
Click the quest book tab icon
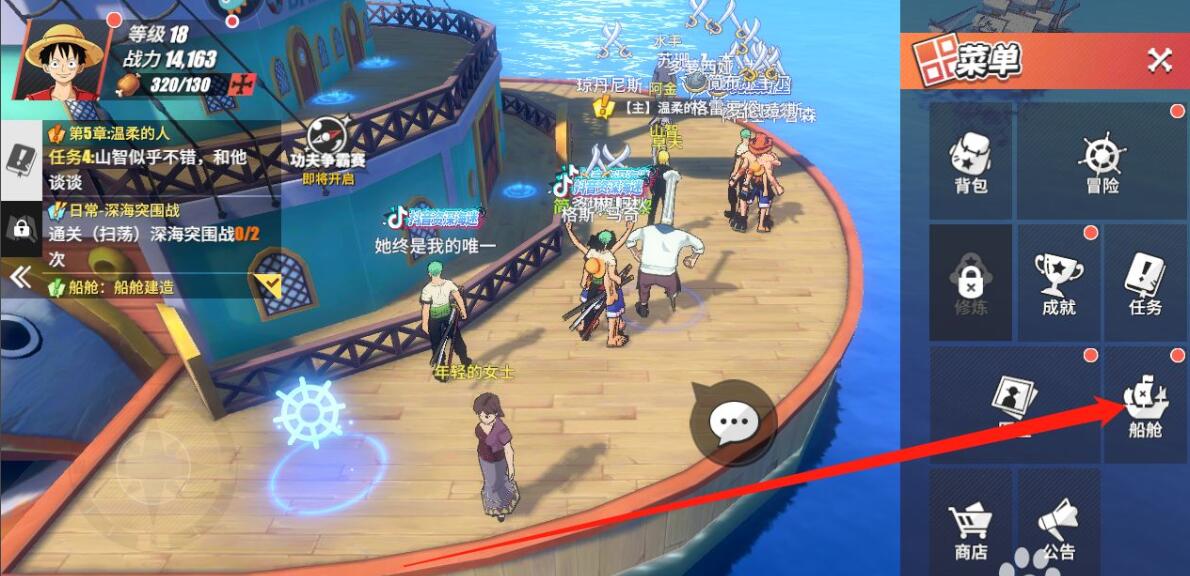pyautogui.click(x=20, y=160)
